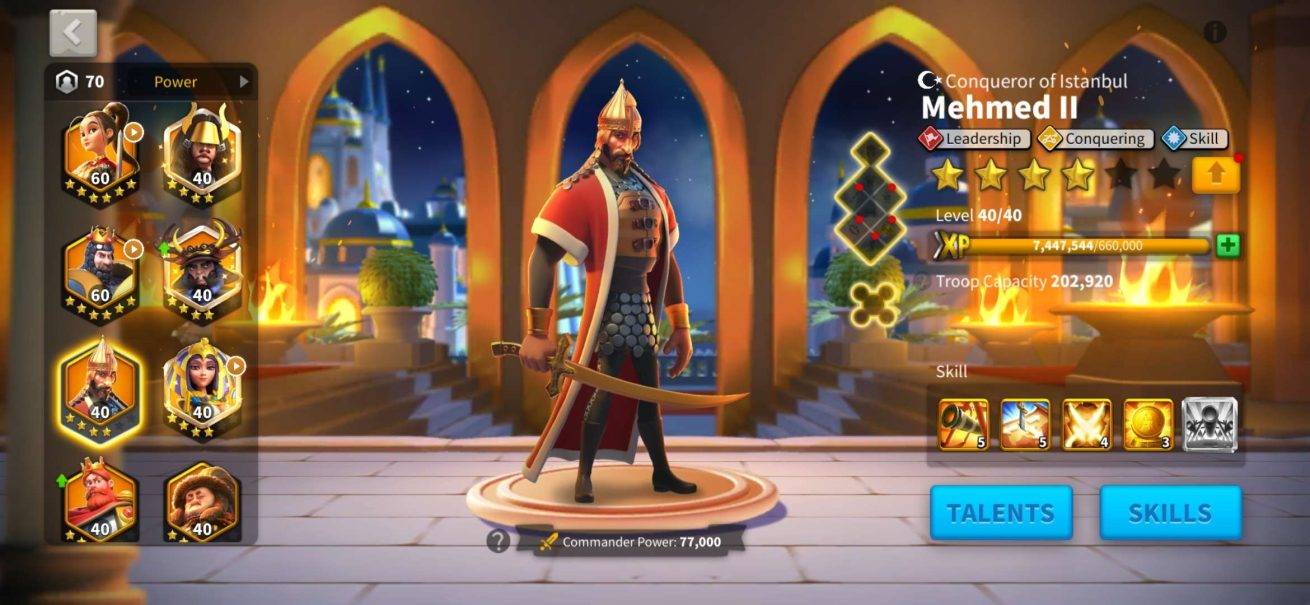Pick the fur-hat commander portrait

[x=202, y=500]
